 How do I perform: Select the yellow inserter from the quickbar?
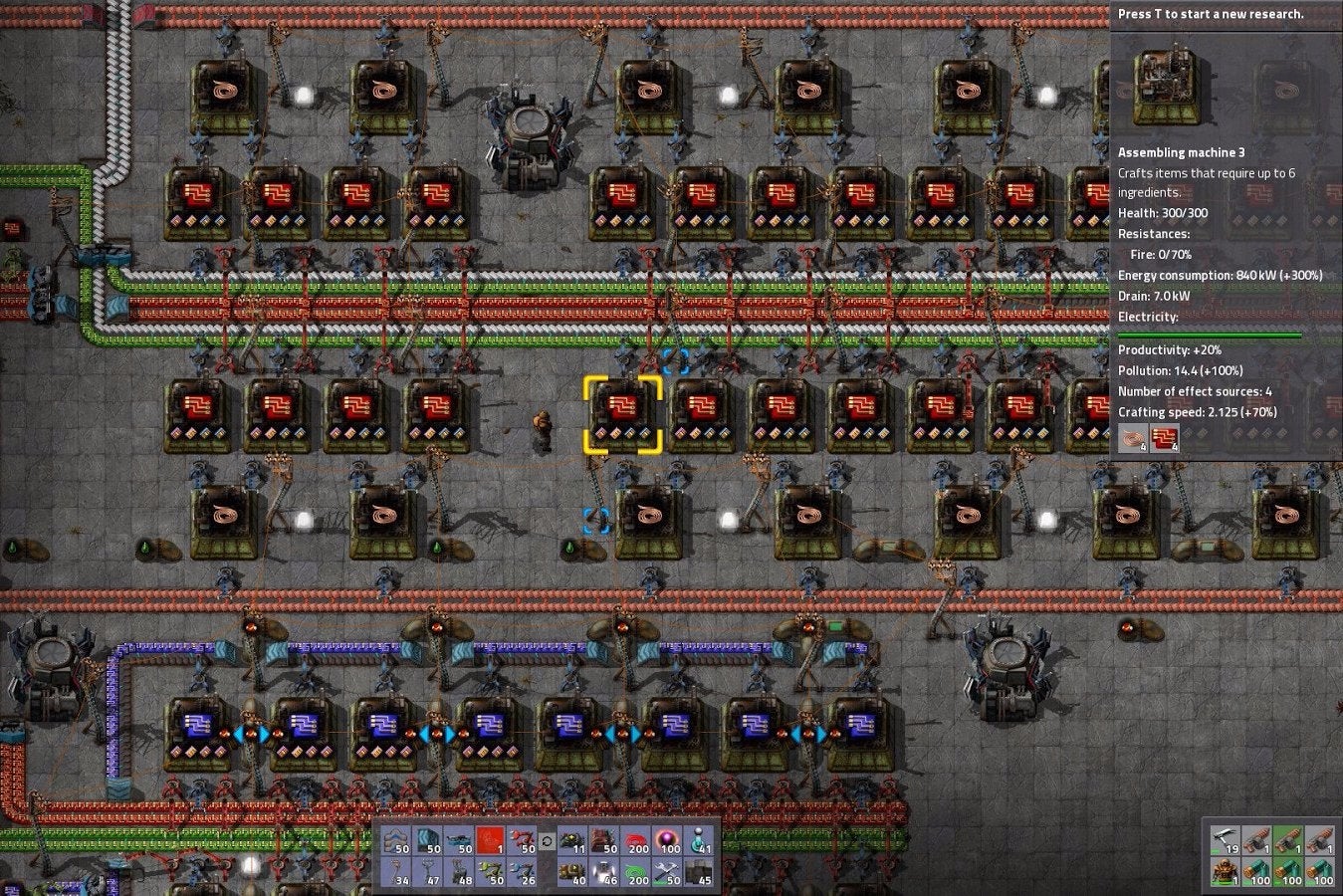pyautogui.click(x=490, y=879)
